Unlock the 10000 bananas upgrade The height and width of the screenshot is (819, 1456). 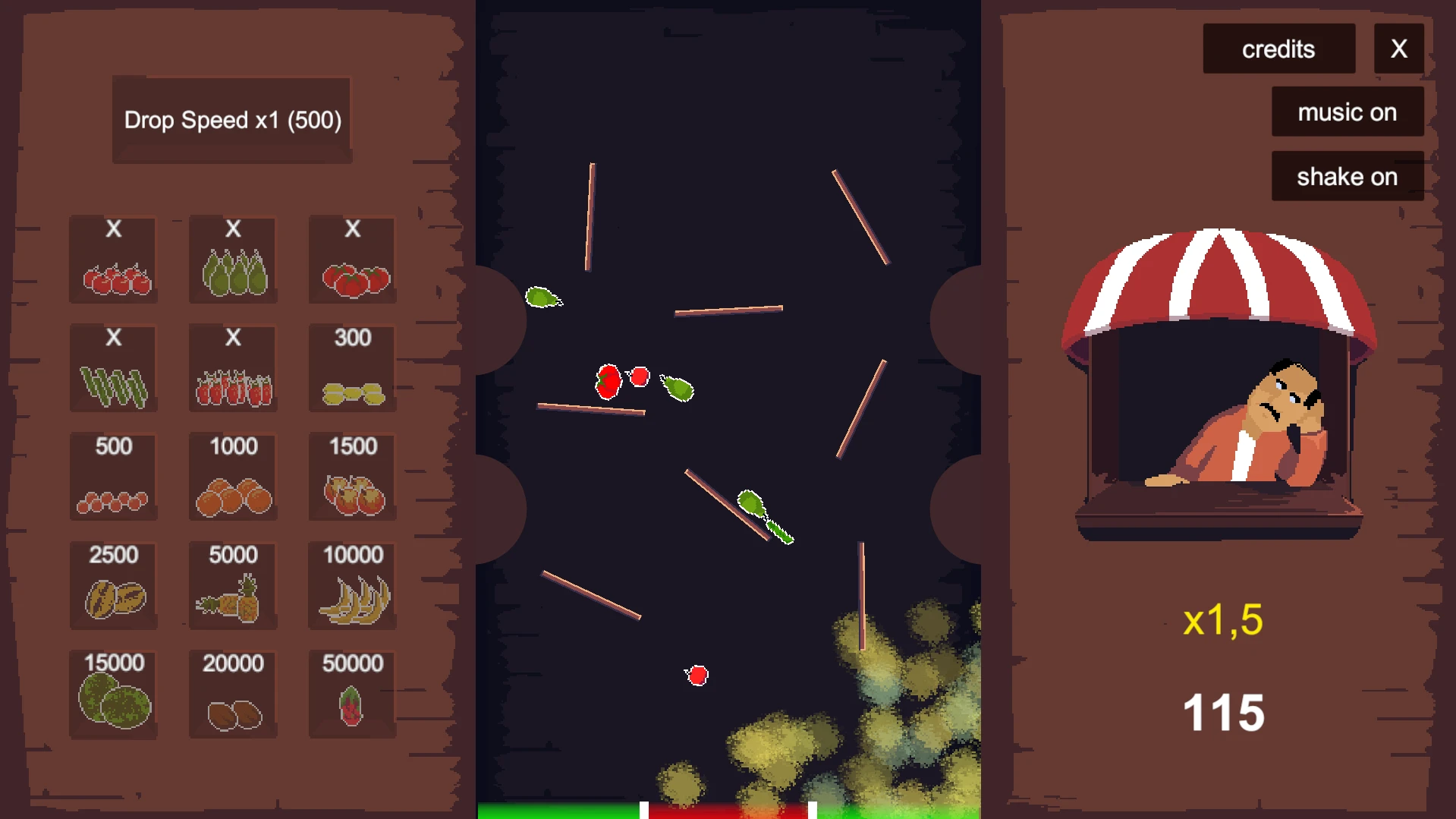point(353,586)
